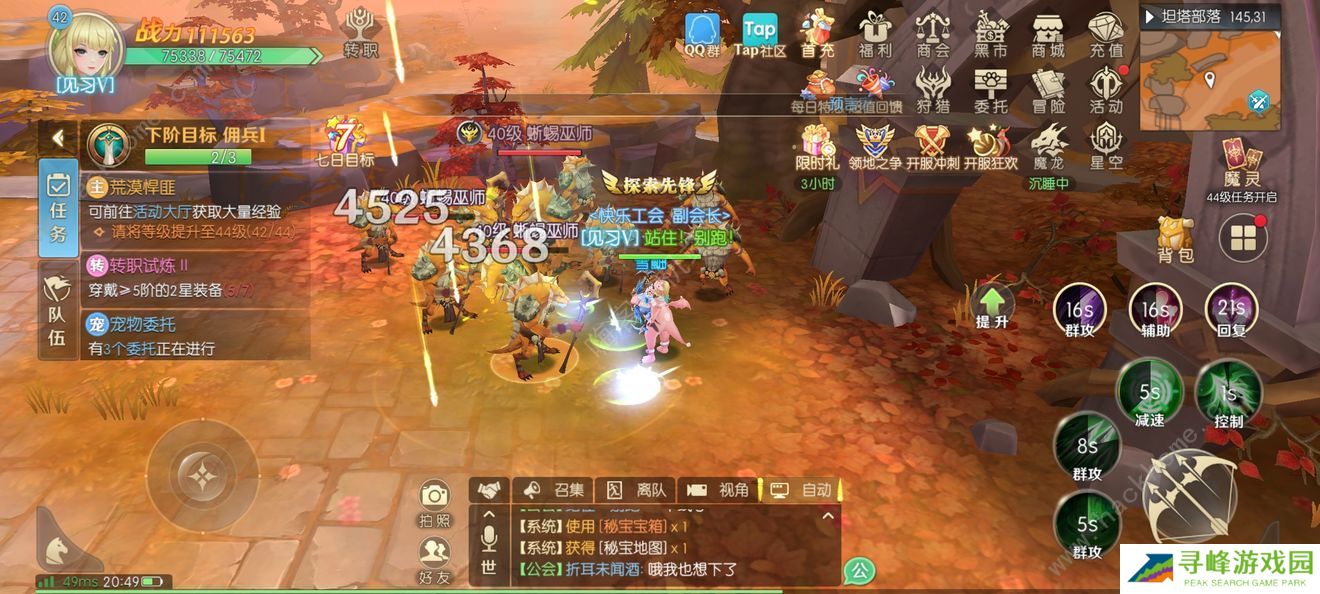Open the 背包 backpack inventory
The image size is (1320, 594).
click(x=1176, y=240)
